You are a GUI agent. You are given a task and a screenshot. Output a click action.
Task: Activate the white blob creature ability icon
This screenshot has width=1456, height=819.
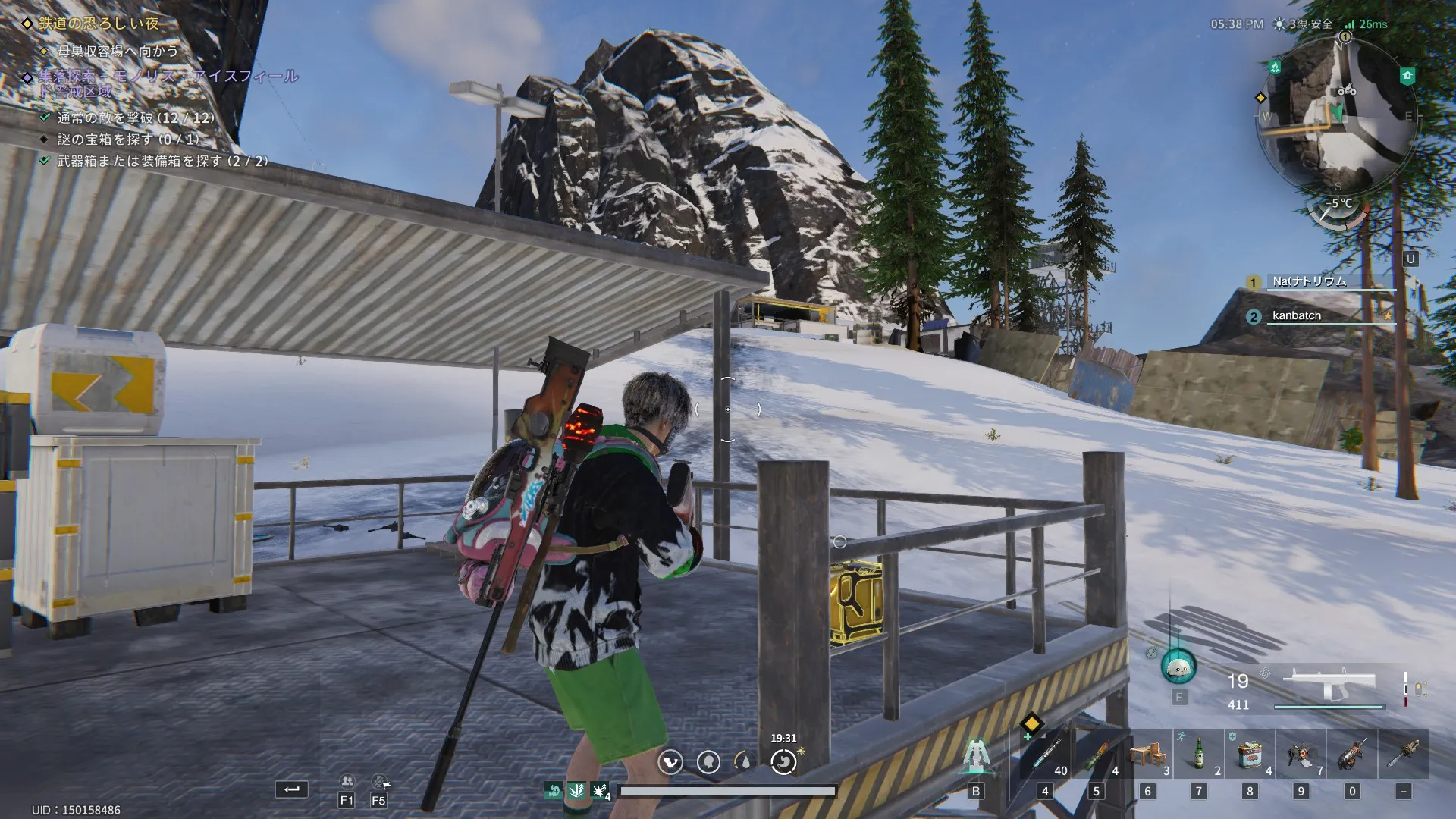pos(1178,667)
